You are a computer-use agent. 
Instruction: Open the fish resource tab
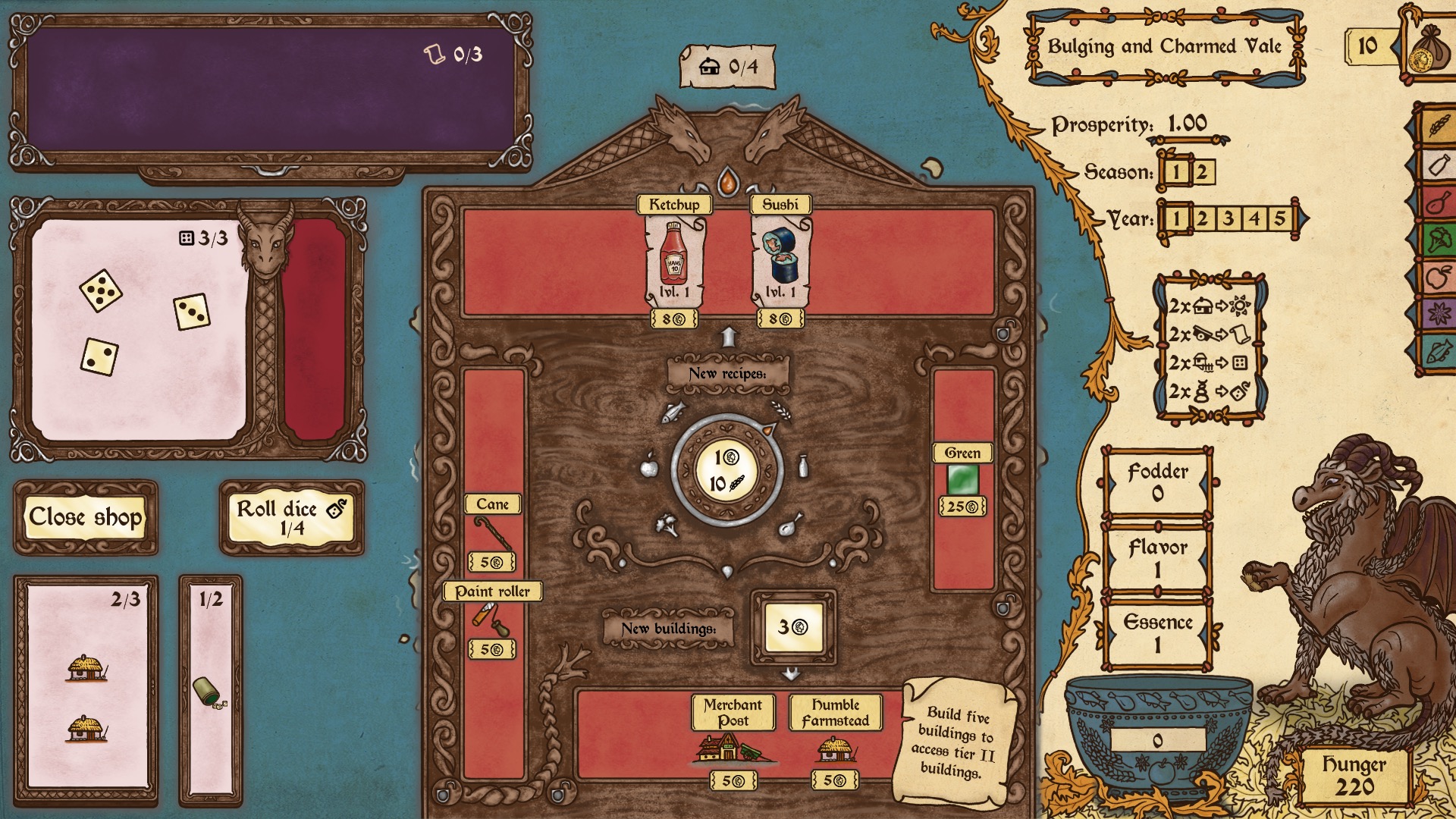click(1439, 351)
